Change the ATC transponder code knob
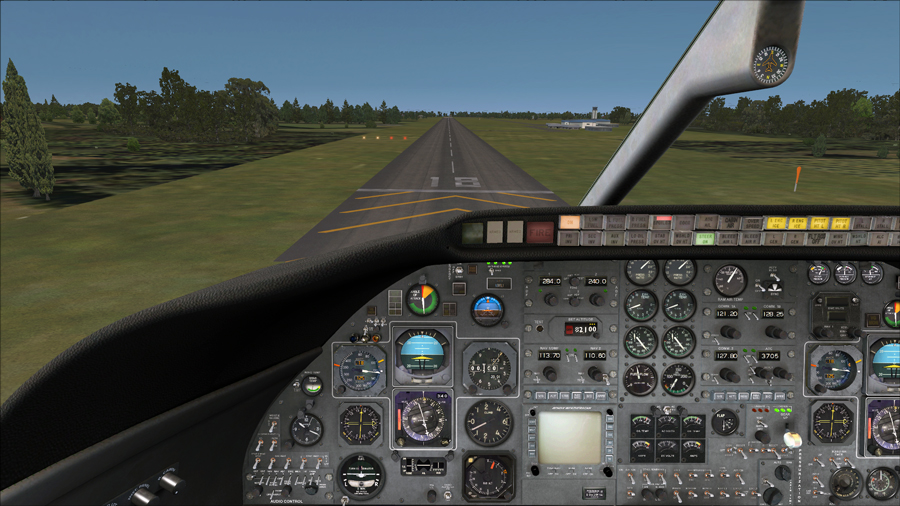This screenshot has height=506, width=900. point(774,373)
